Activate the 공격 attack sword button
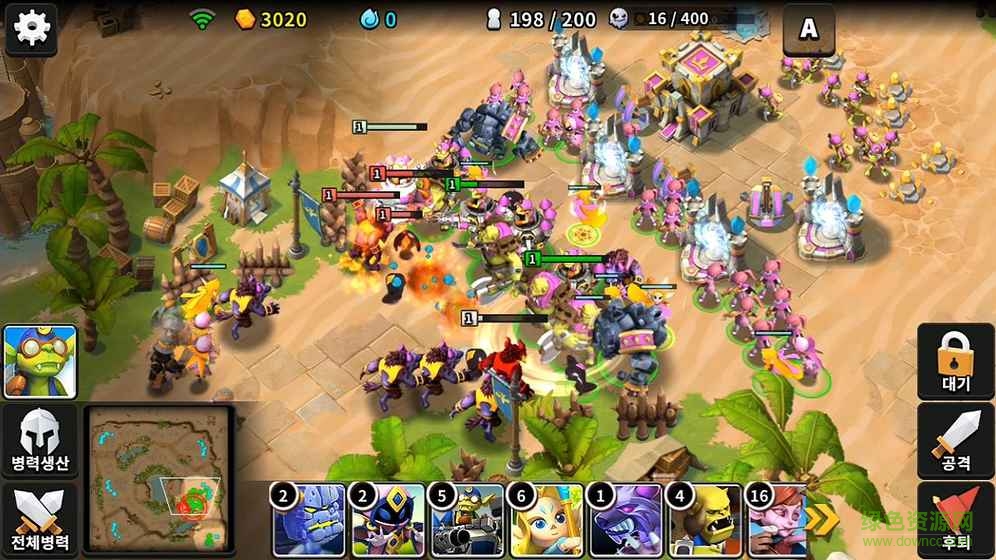996x560 pixels. 956,441
